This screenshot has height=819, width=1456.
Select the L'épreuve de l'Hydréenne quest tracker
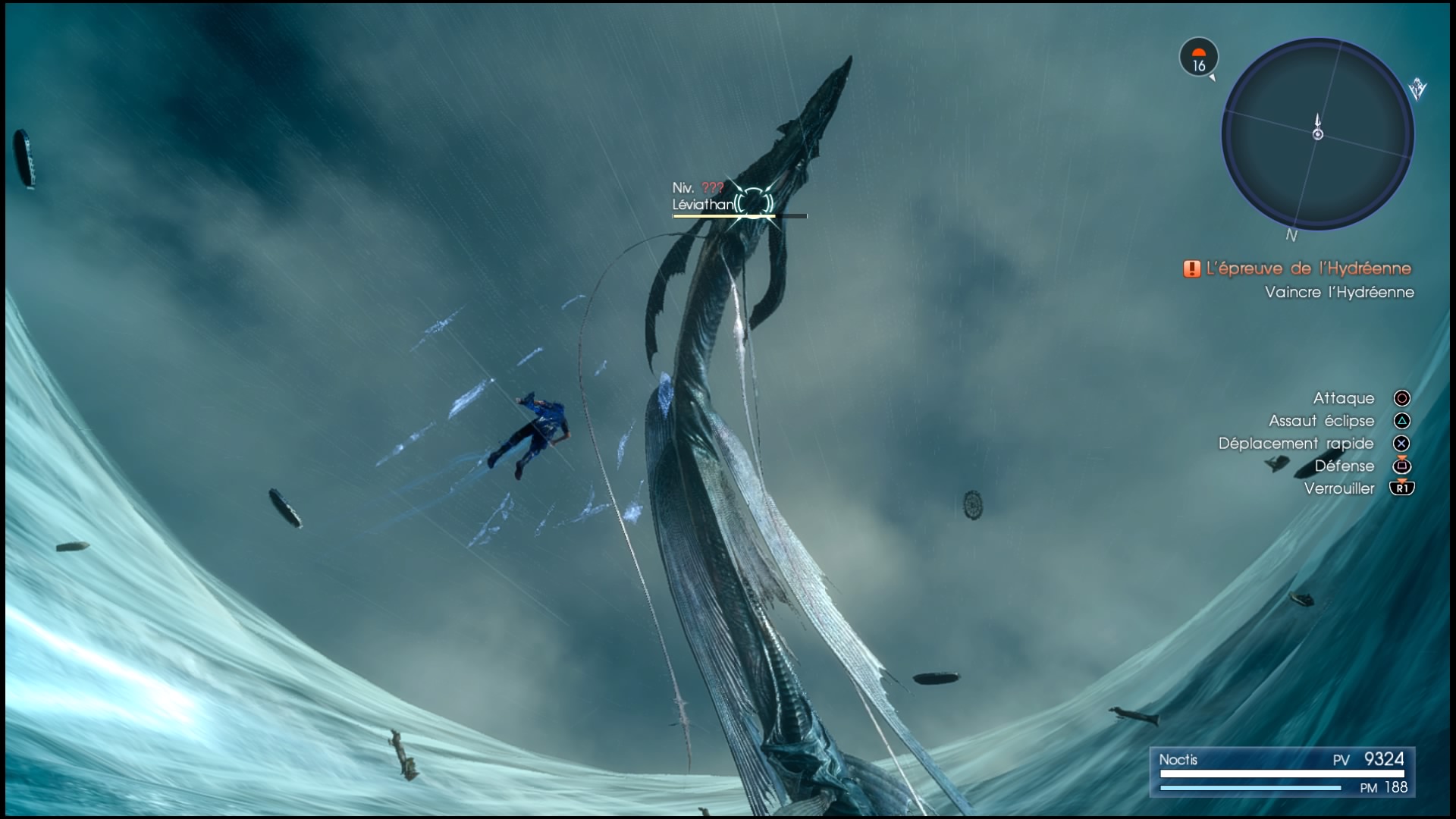coord(1298,268)
